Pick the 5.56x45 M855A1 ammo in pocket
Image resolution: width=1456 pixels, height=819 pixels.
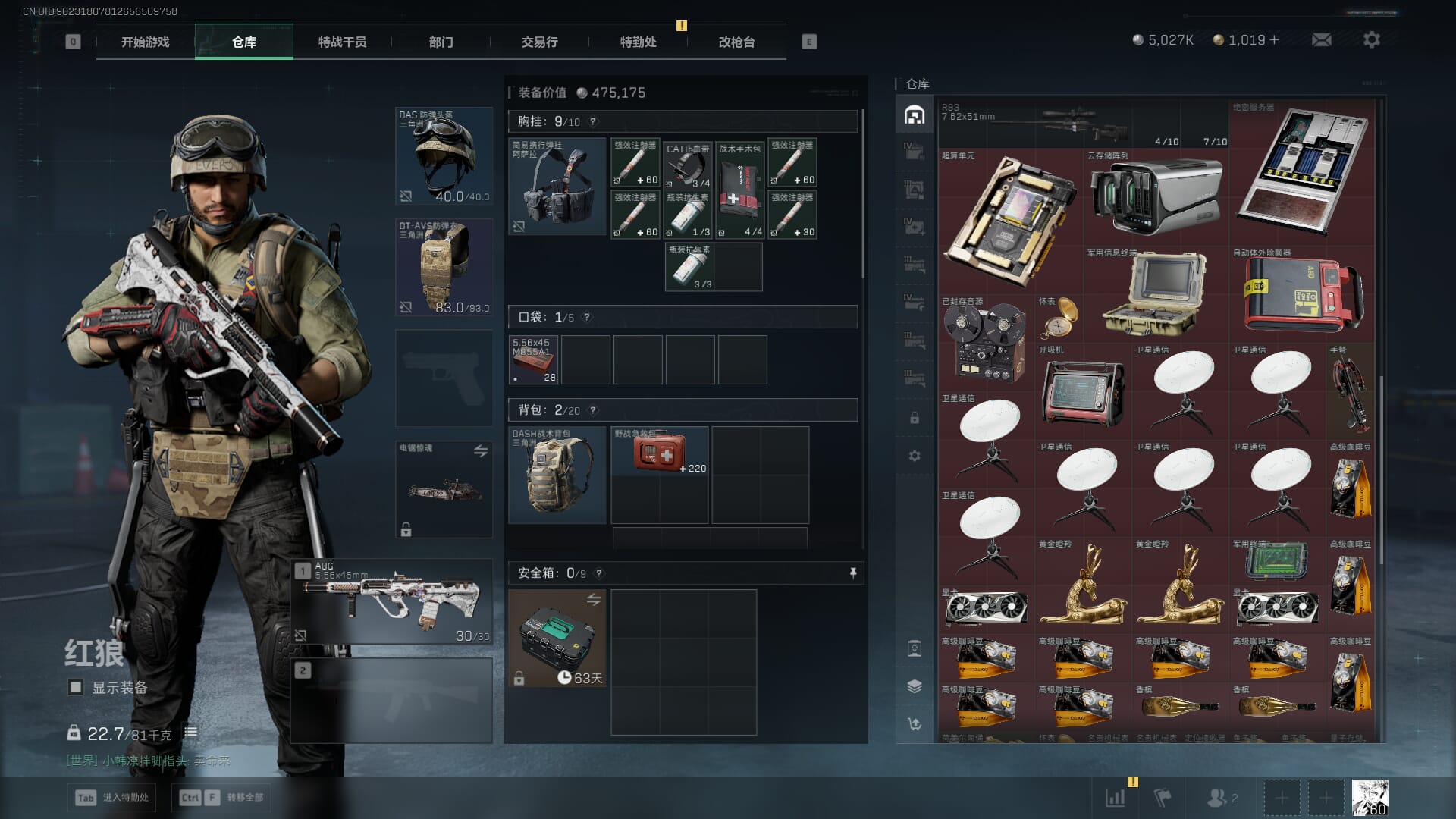point(534,359)
